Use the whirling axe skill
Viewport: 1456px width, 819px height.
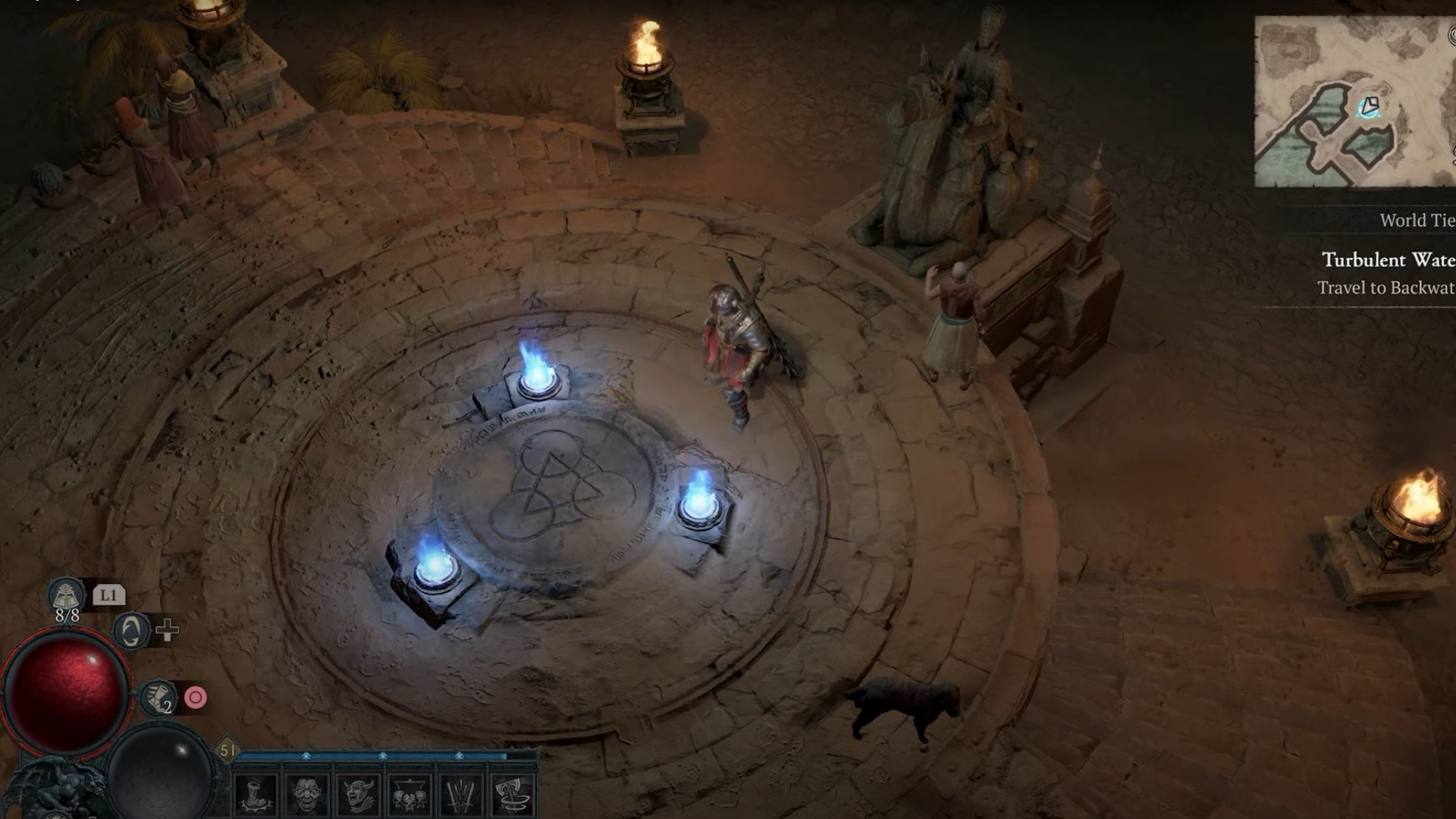[x=513, y=795]
